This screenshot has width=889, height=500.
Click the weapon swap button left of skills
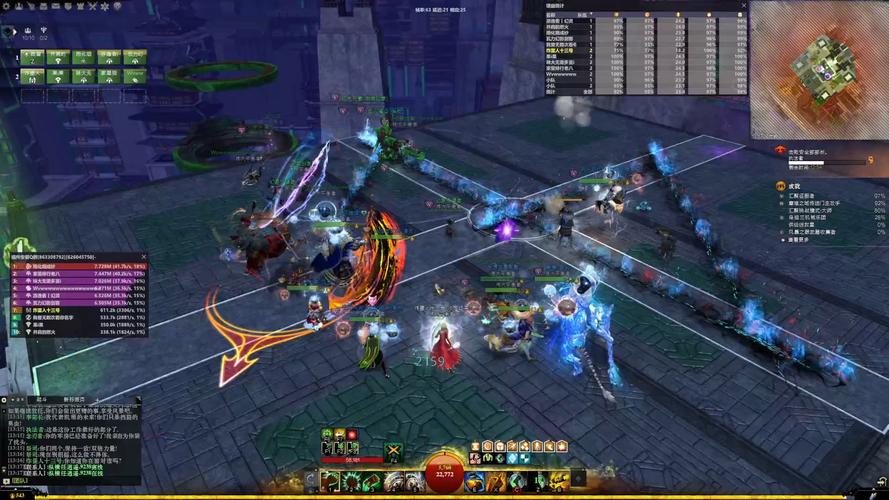click(311, 481)
